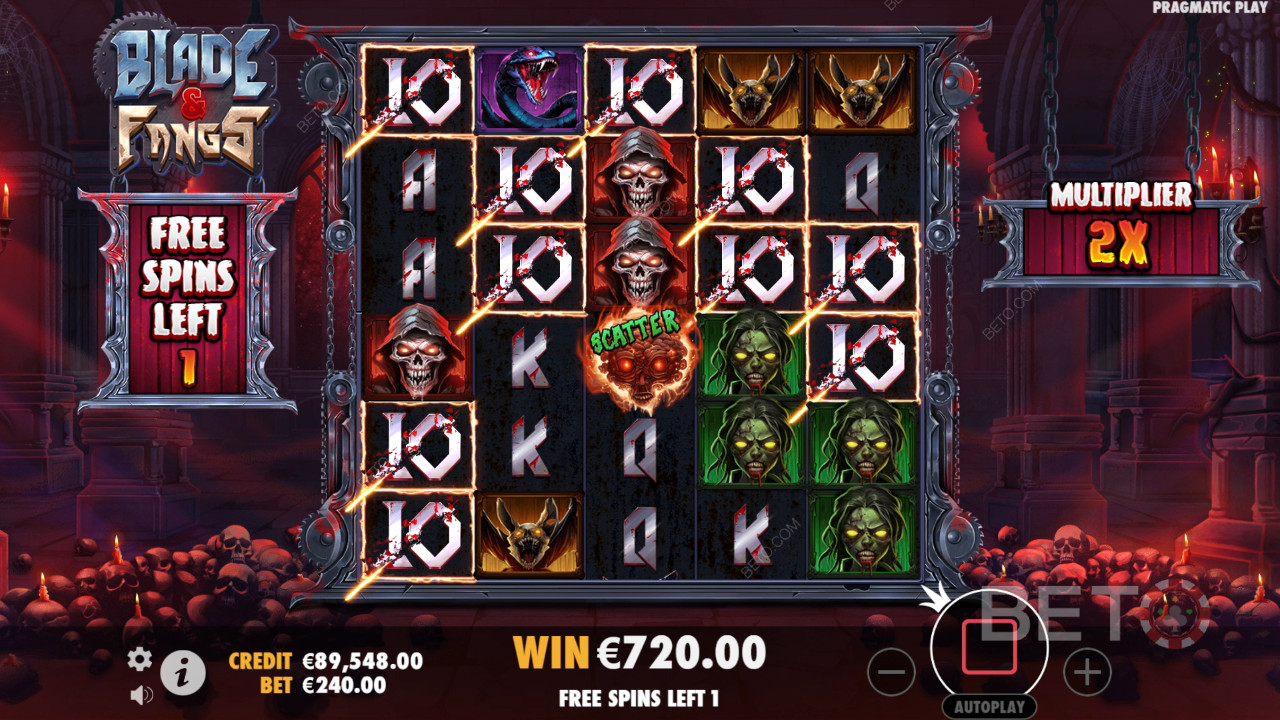Open the settings gear menu

coord(140,658)
